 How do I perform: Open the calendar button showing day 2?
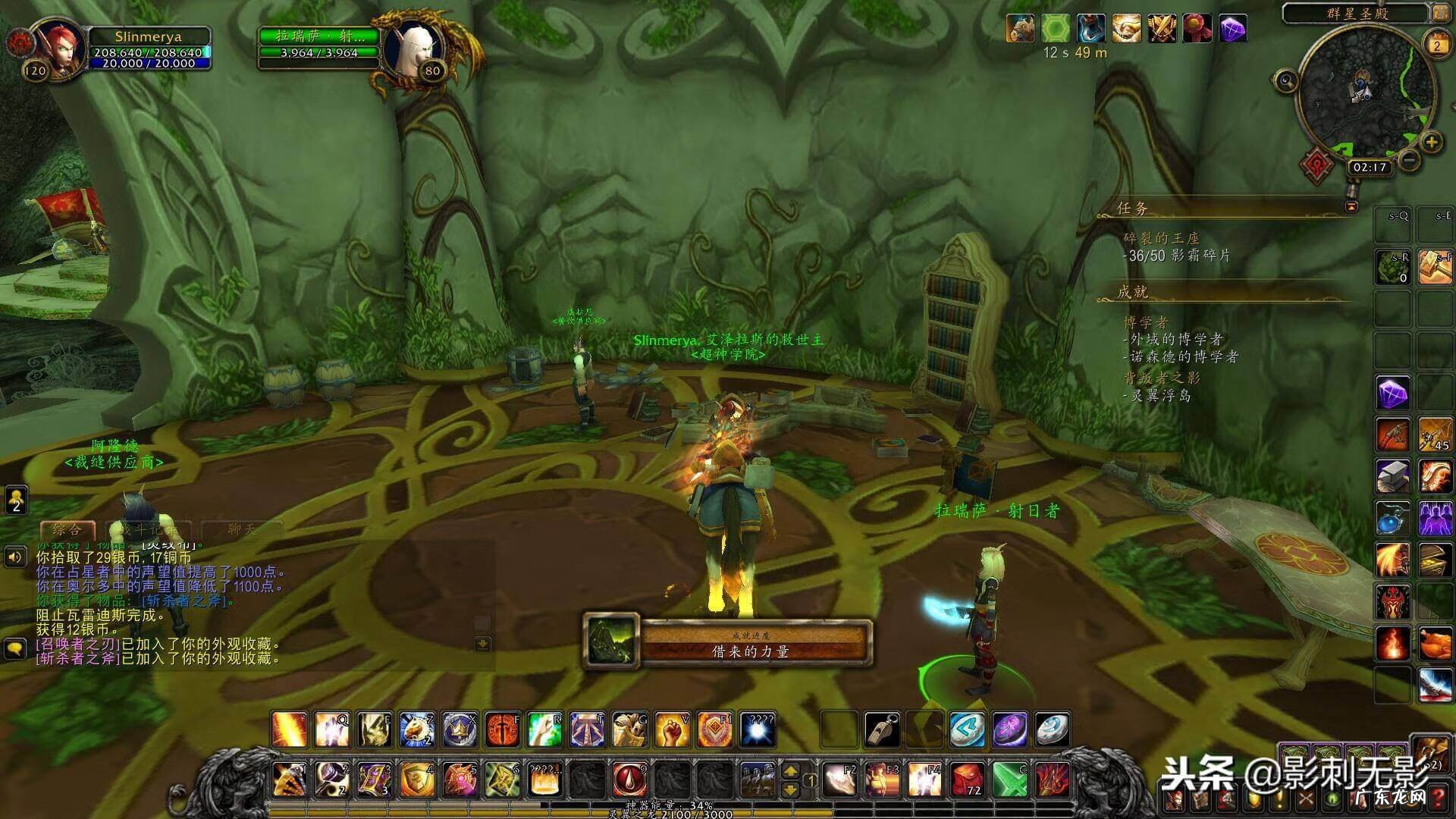1436,45
